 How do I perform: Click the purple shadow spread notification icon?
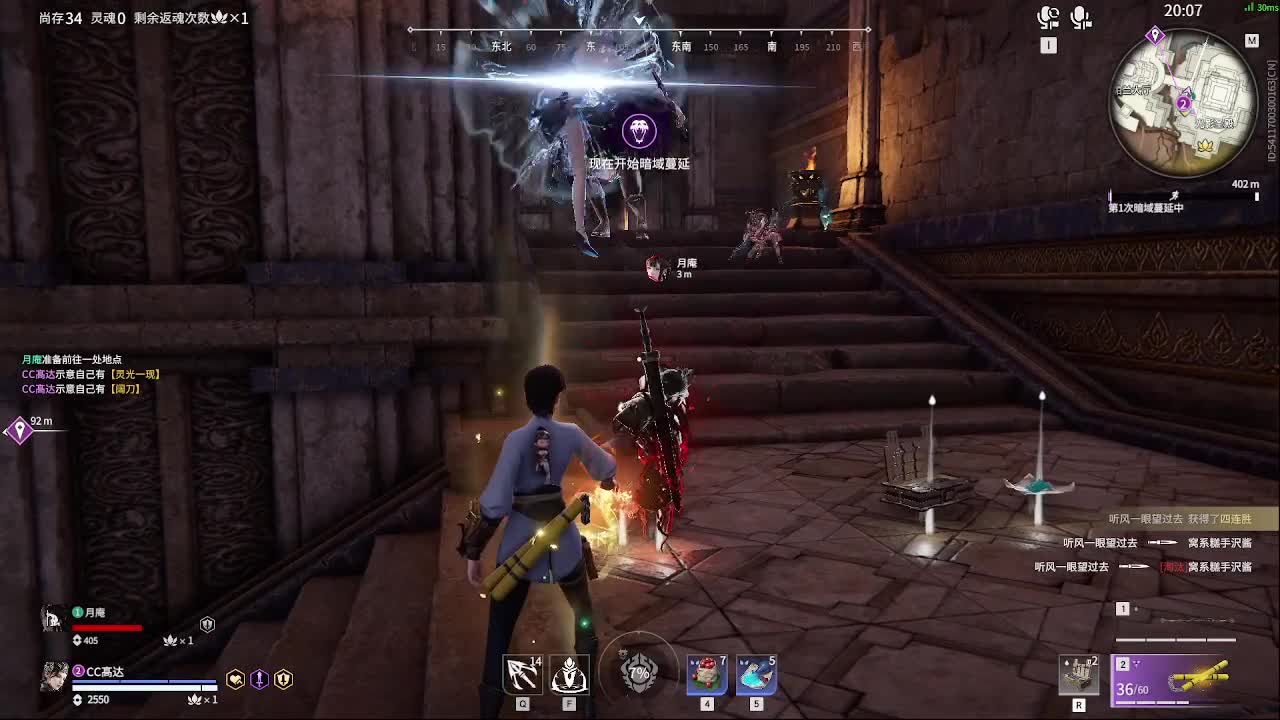[639, 131]
